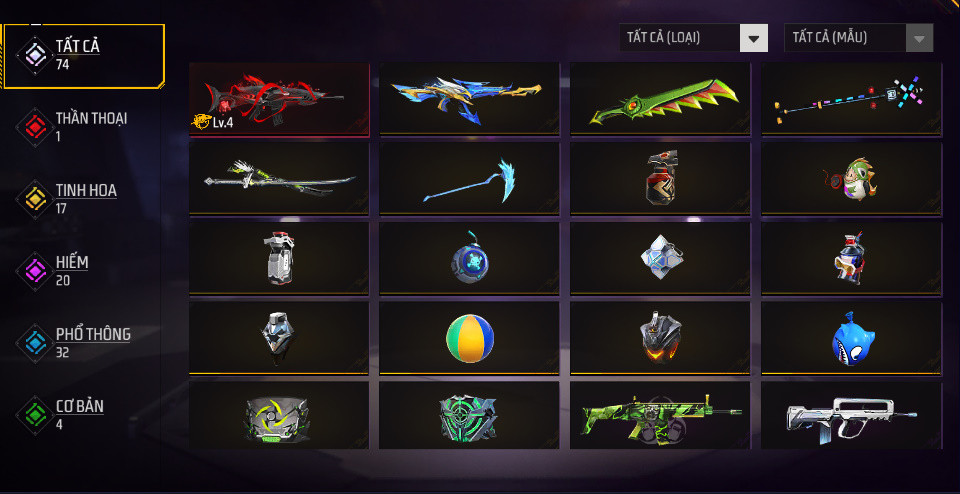
Task: Select the green camo rifle skin
Action: click(x=660, y=416)
